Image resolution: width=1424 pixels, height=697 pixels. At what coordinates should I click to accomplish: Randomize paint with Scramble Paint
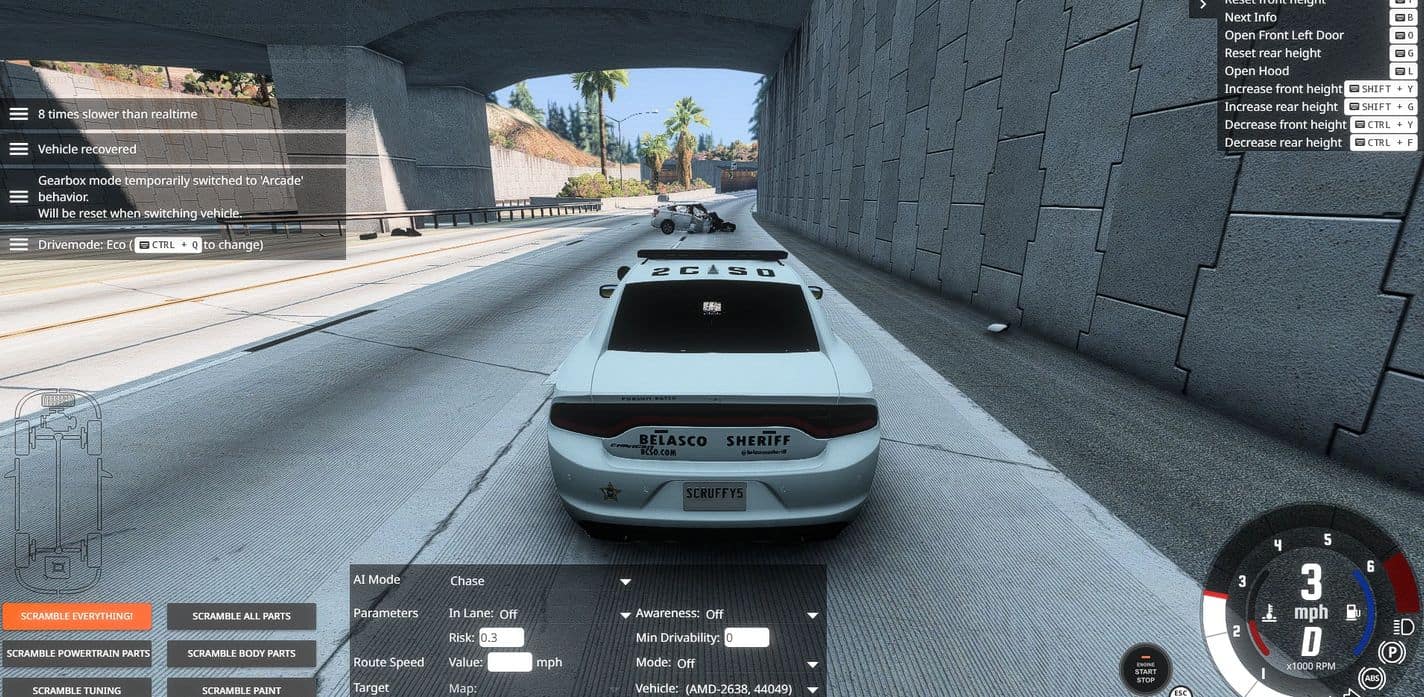click(241, 689)
